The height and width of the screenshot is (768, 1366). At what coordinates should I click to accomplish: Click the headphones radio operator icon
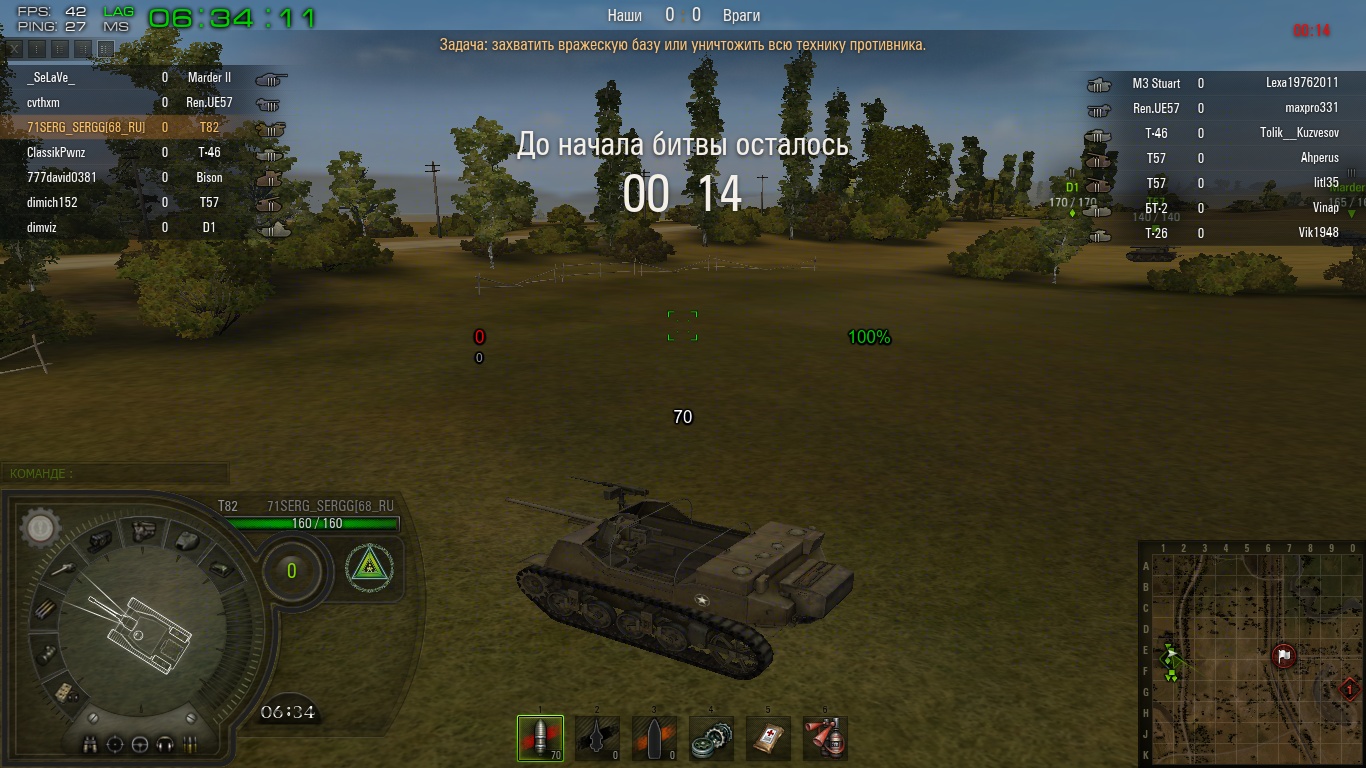pos(163,744)
